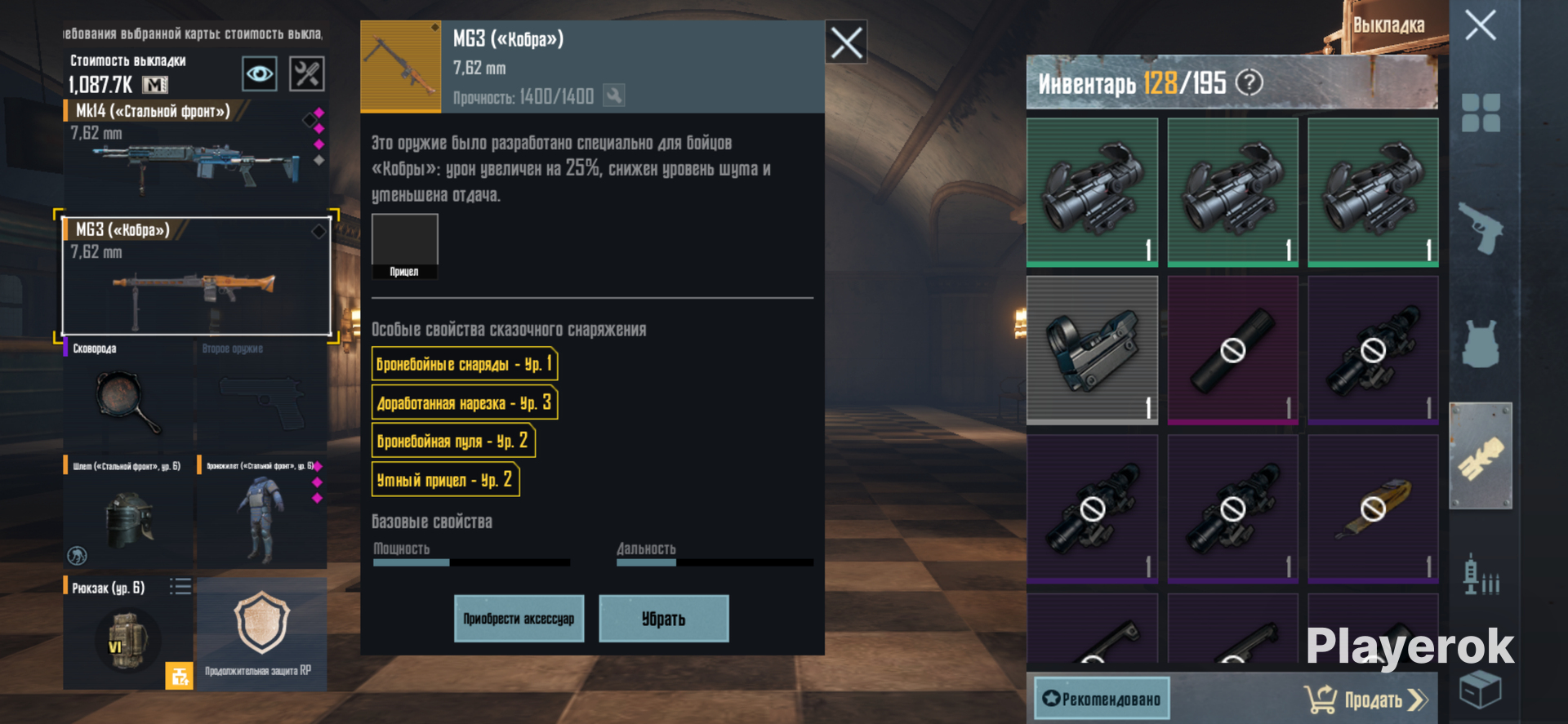
Task: Switch to the pistol weapons category
Action: tap(1480, 228)
